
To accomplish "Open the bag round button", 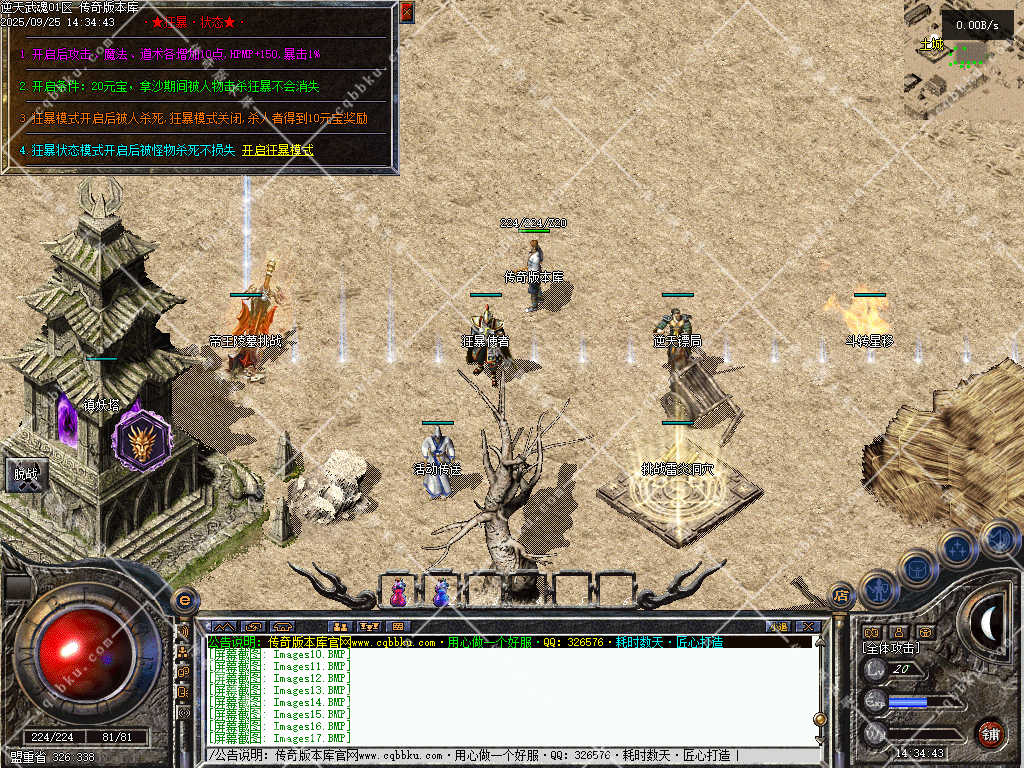I will pyautogui.click(x=916, y=568).
